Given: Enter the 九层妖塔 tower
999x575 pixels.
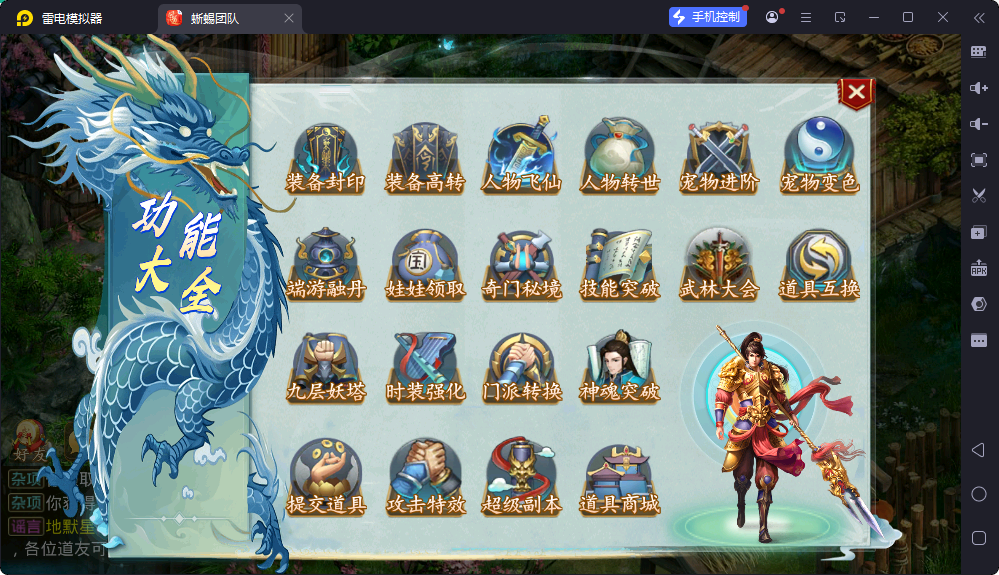Looking at the screenshot, I should (x=326, y=368).
